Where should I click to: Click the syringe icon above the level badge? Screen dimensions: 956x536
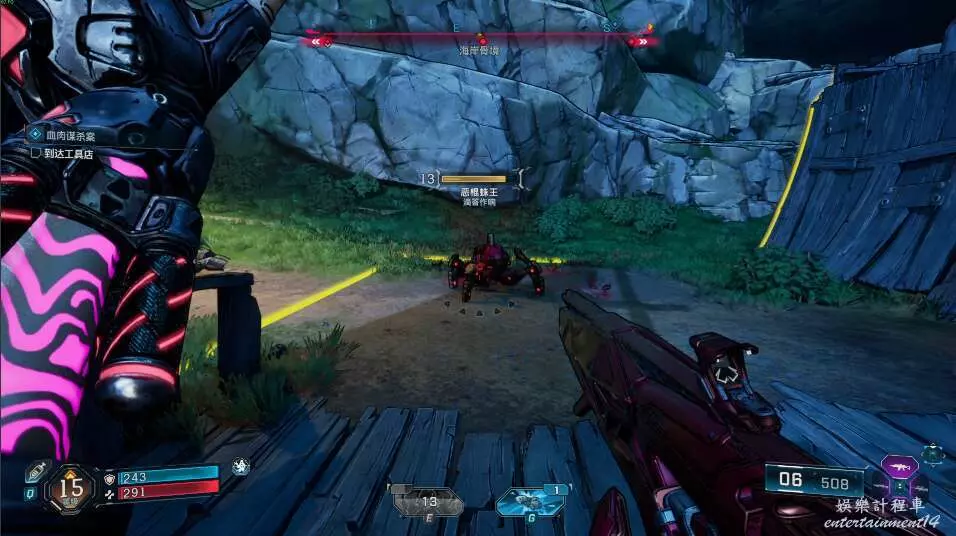[x=36, y=470]
